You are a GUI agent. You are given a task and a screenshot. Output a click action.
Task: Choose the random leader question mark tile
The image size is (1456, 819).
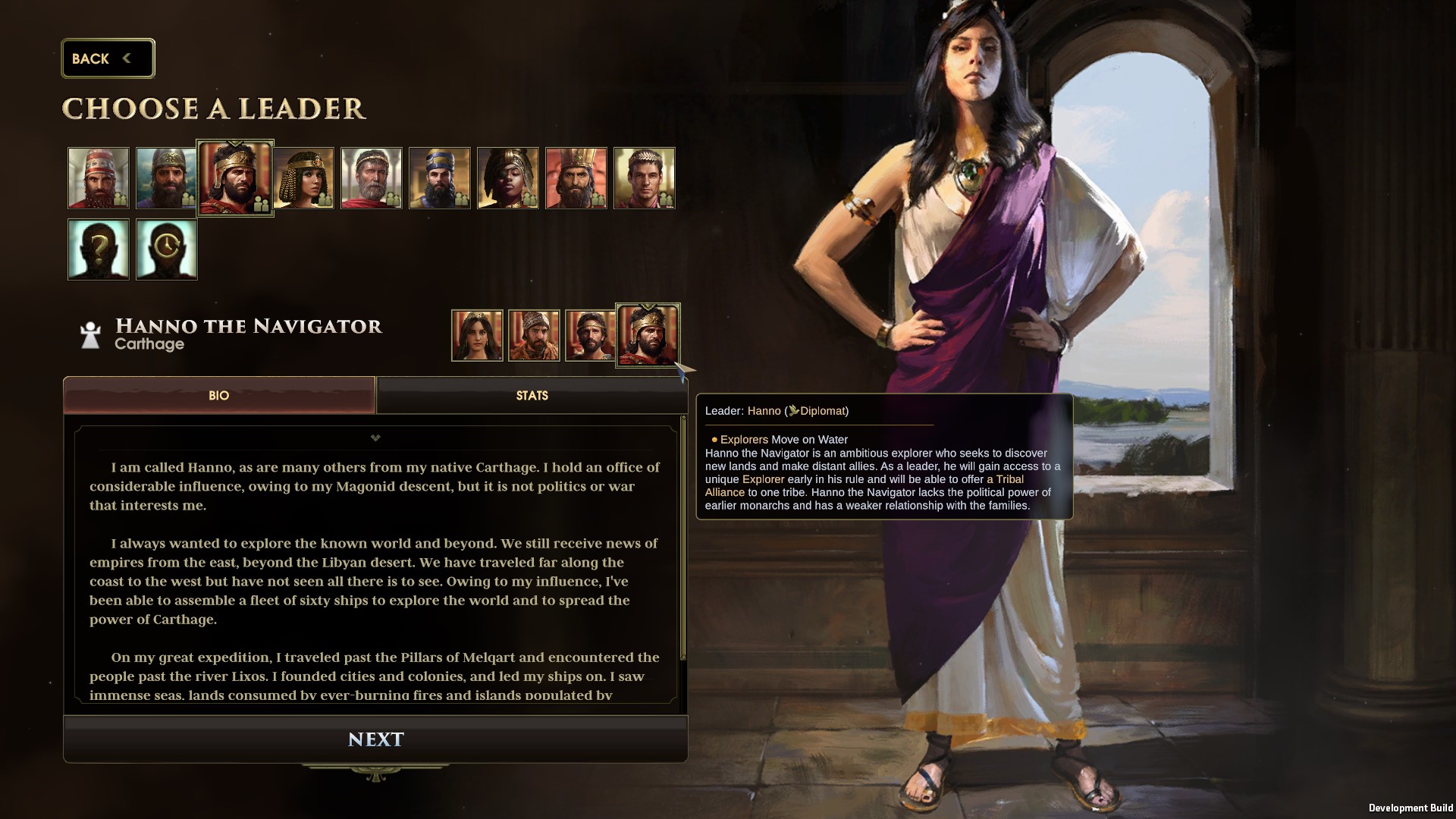click(x=99, y=249)
